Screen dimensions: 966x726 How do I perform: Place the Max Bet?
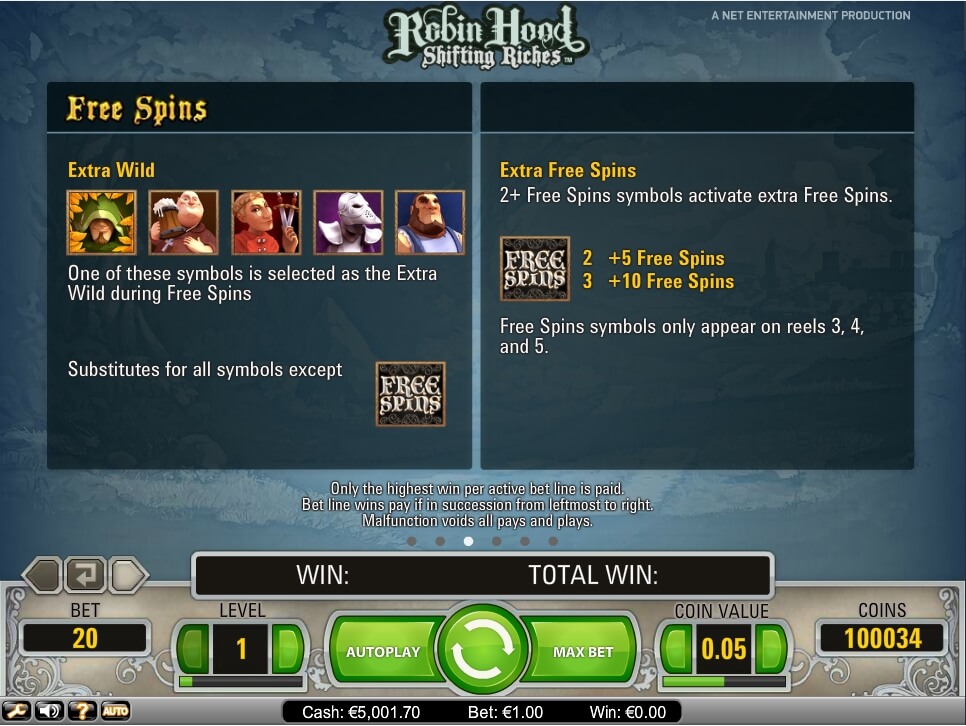click(583, 652)
